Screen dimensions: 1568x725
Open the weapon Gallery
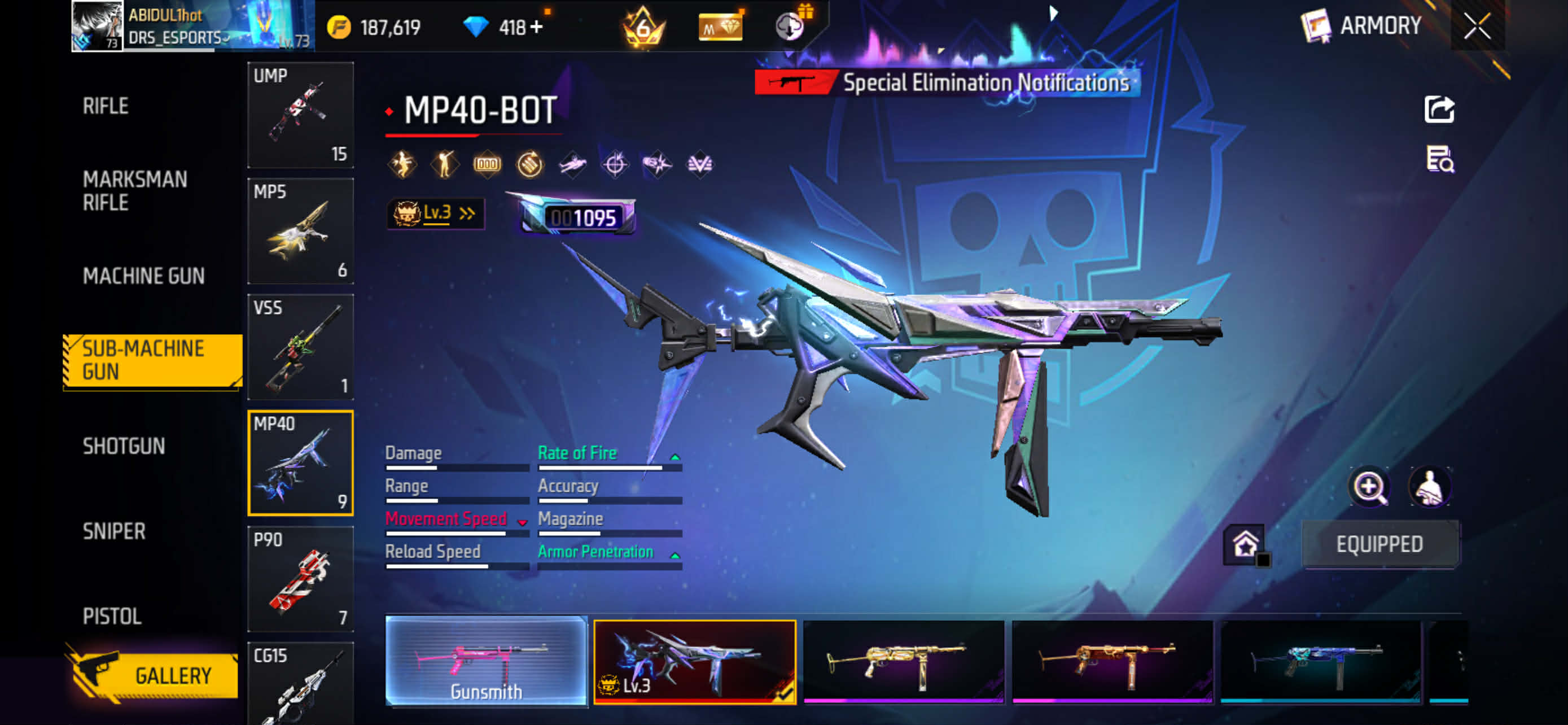tap(154, 675)
